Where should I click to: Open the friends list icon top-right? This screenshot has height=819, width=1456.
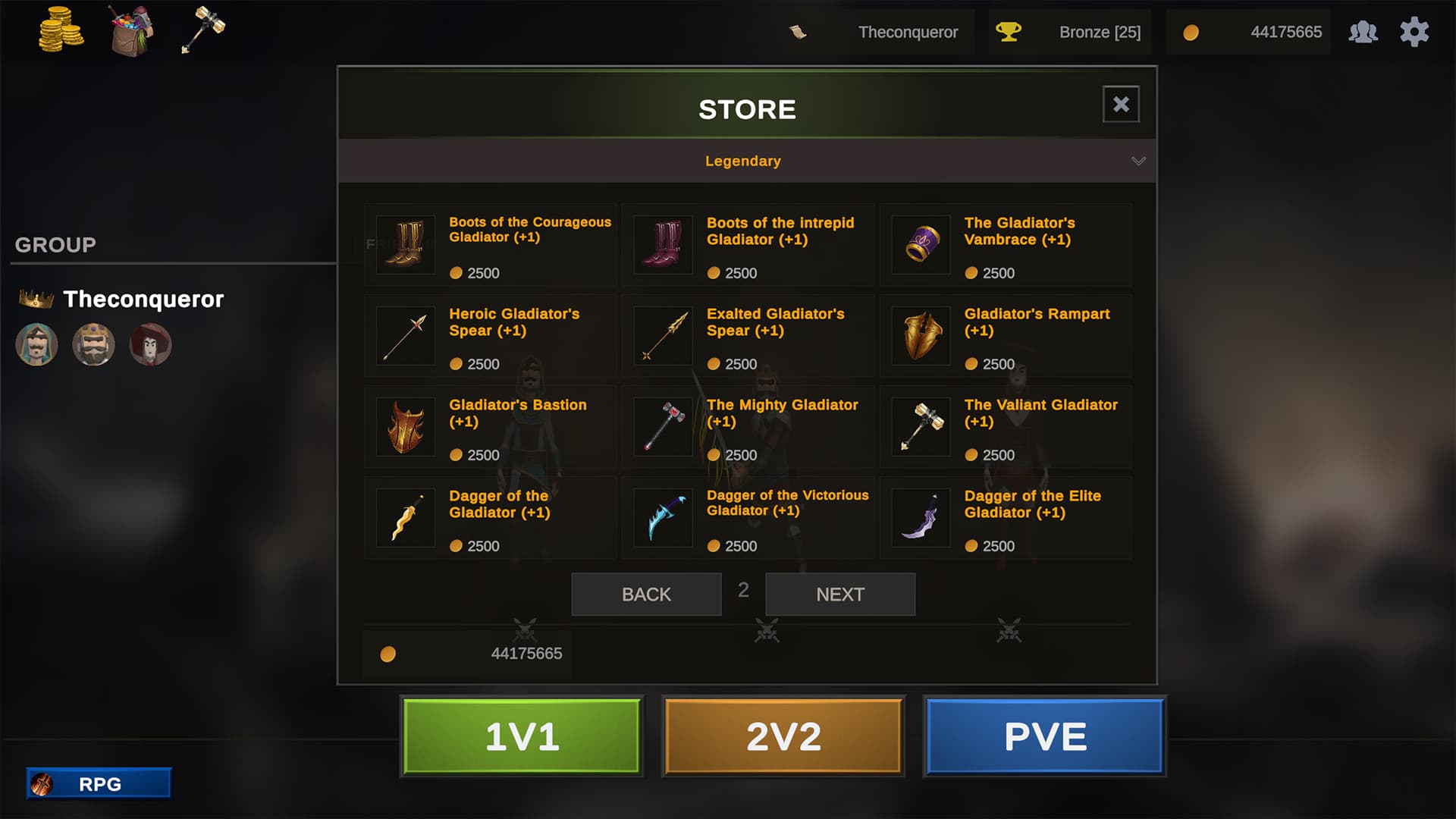pos(1363,32)
